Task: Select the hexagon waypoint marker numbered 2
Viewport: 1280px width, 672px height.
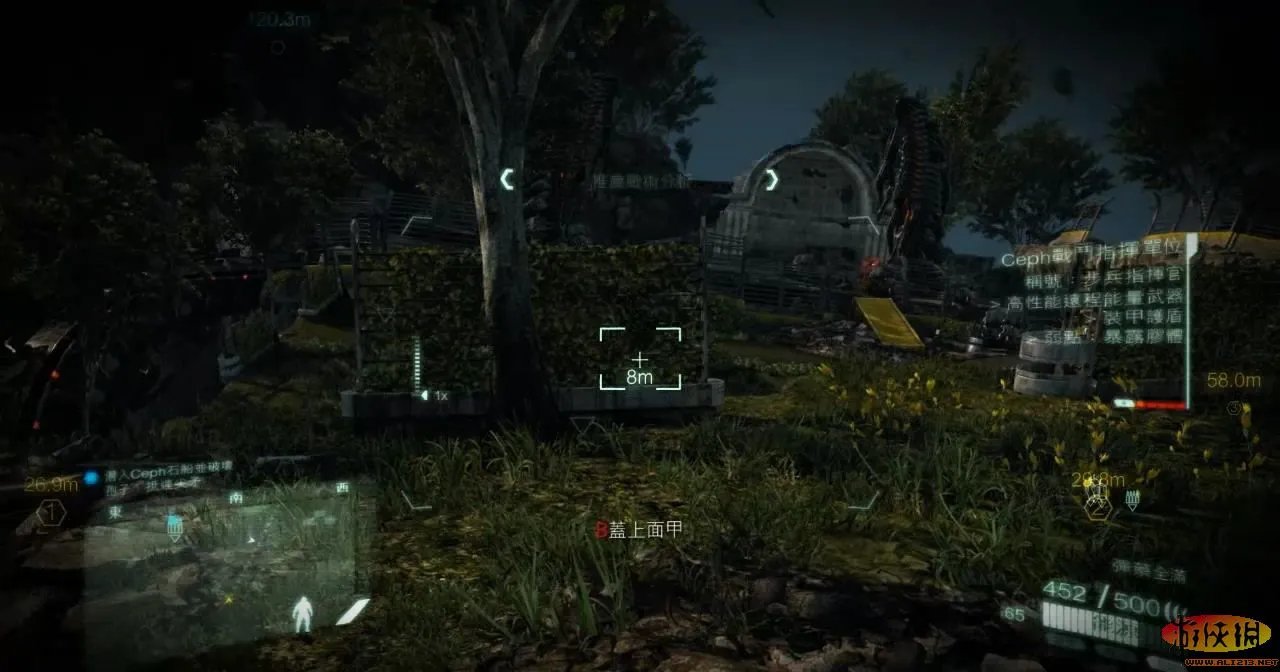Action: (1098, 507)
